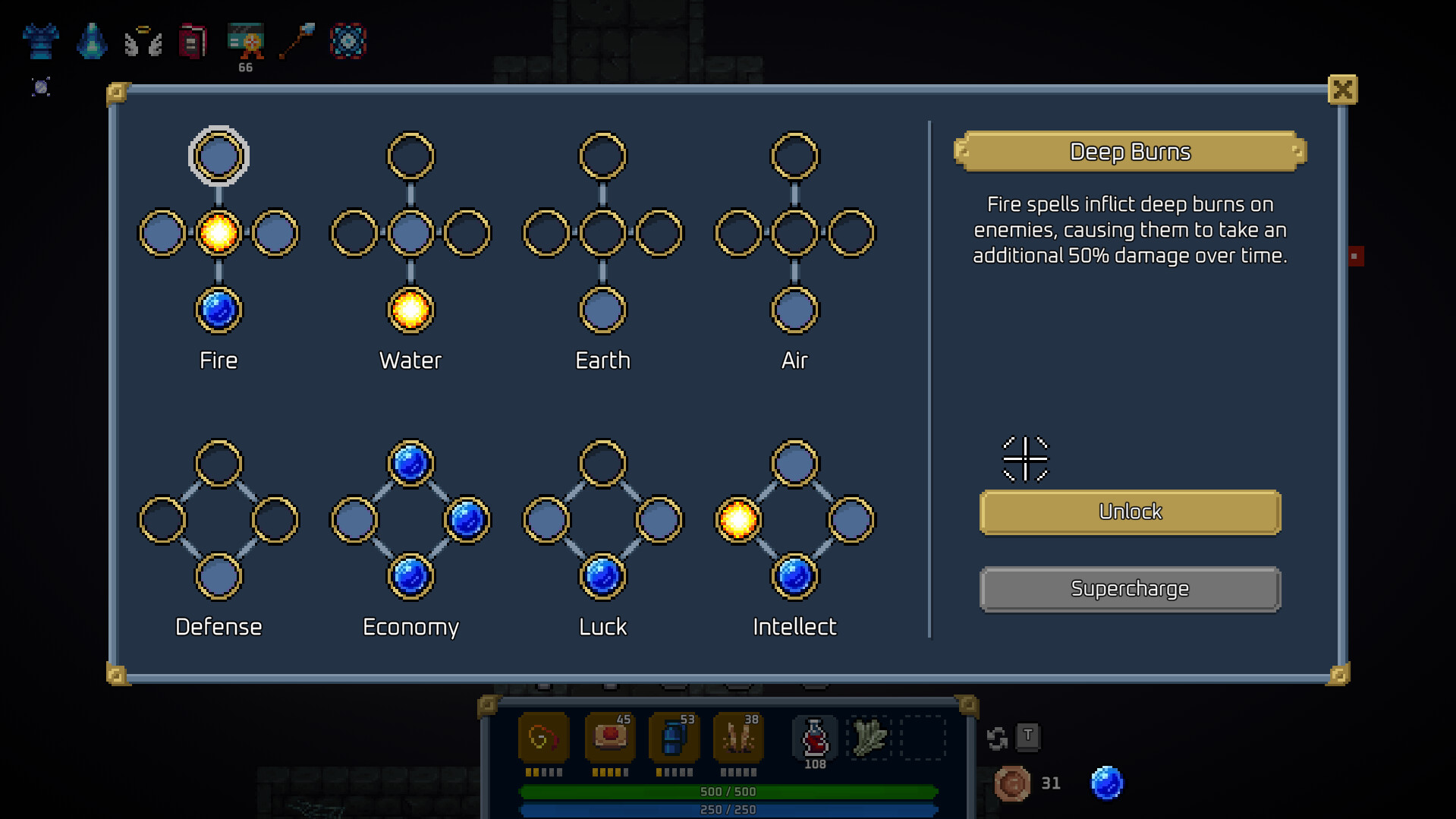The width and height of the screenshot is (1456, 819).
Task: Click the refresh arrows icon beside the hotbar
Action: point(997,737)
